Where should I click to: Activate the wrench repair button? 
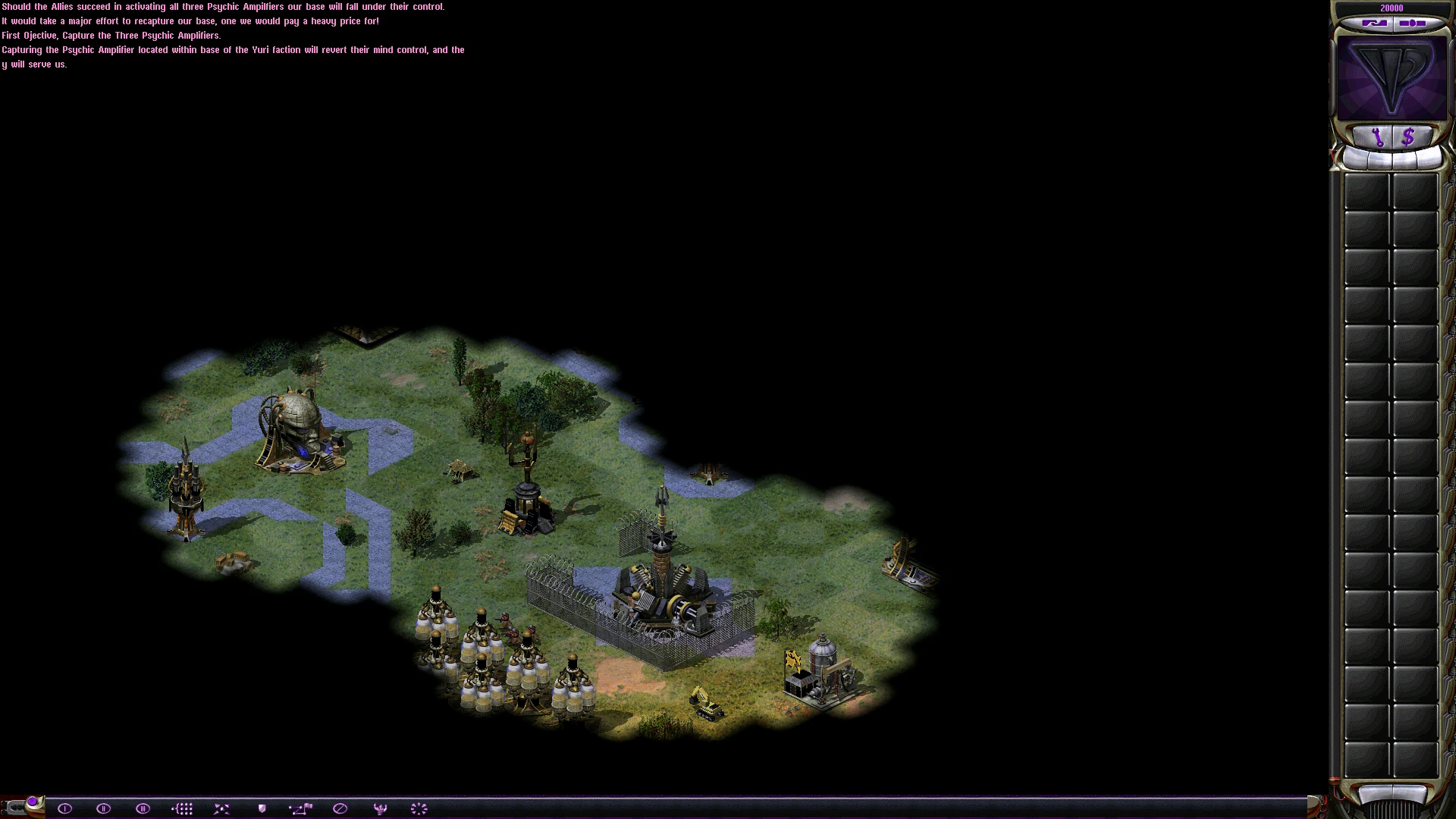[1378, 137]
